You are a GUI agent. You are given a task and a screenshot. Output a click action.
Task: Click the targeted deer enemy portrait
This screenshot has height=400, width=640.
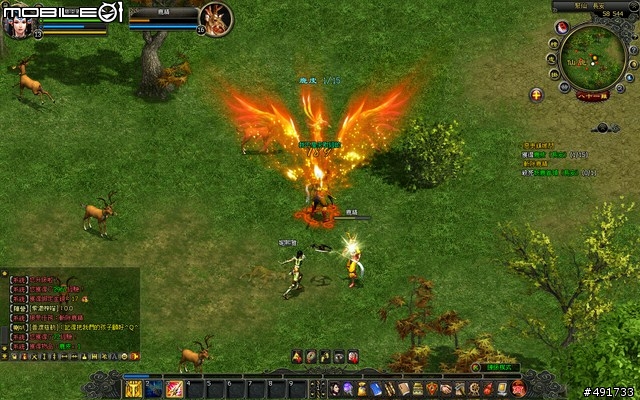[x=216, y=17]
